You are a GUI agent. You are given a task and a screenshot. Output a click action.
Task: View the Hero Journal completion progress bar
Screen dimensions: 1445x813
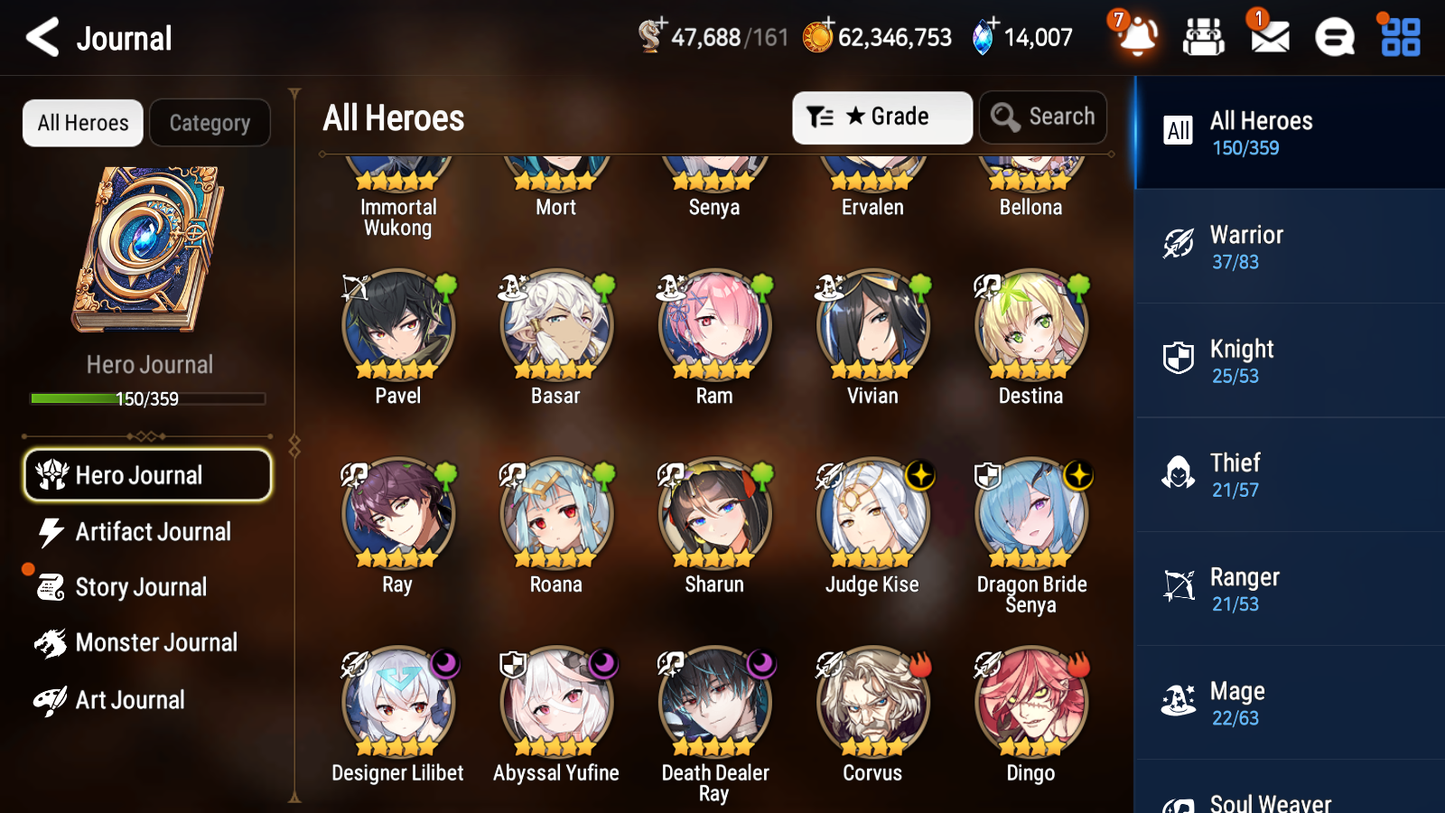point(148,398)
